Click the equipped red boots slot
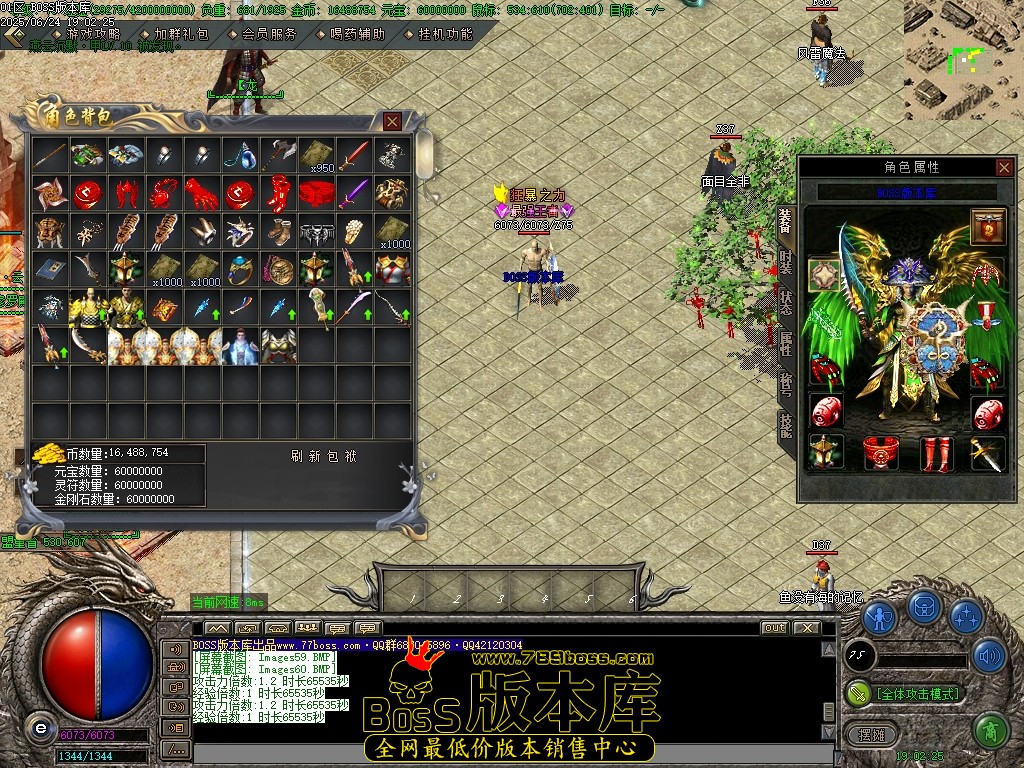This screenshot has height=768, width=1024. (x=936, y=453)
